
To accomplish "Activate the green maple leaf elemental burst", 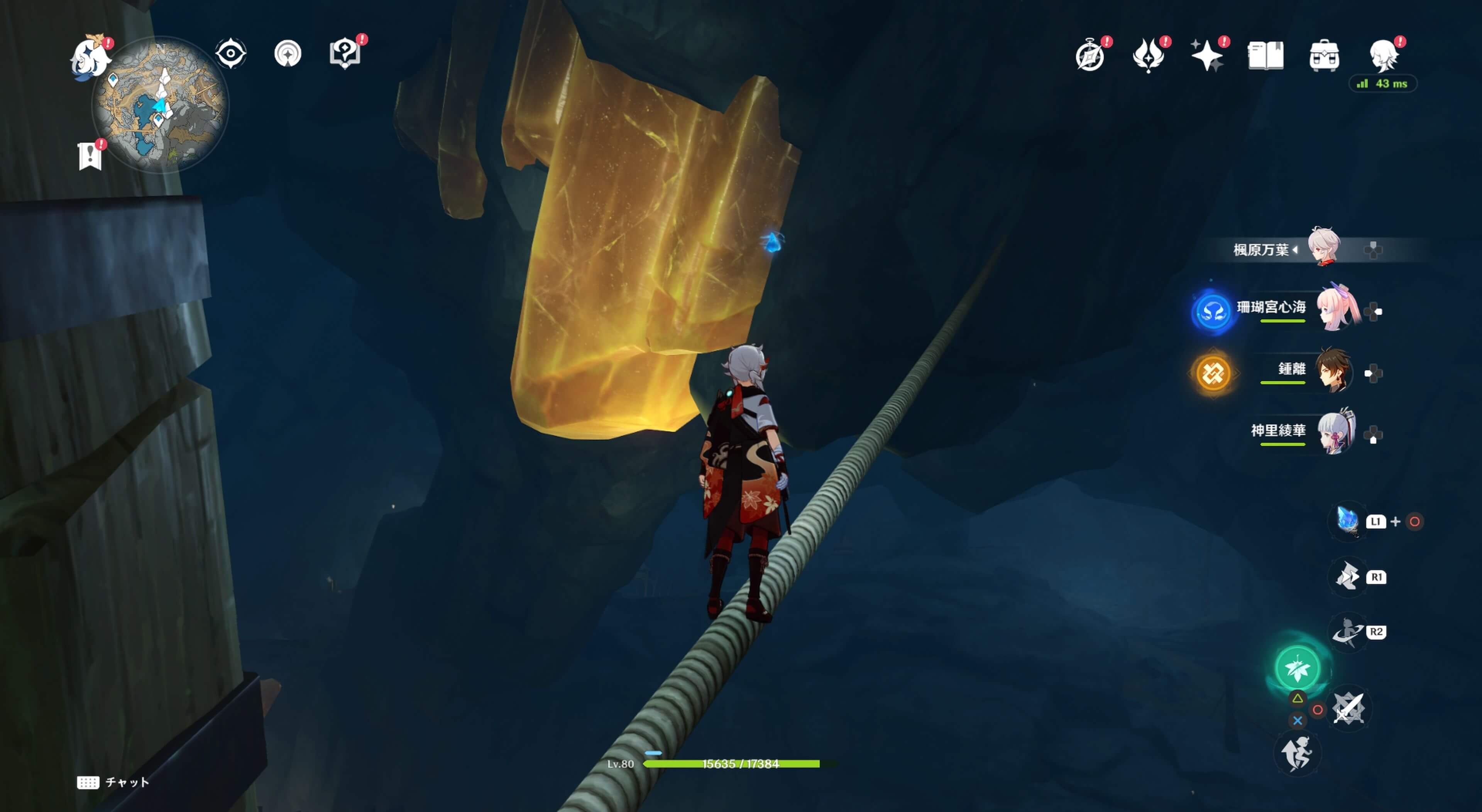I will [x=1297, y=668].
